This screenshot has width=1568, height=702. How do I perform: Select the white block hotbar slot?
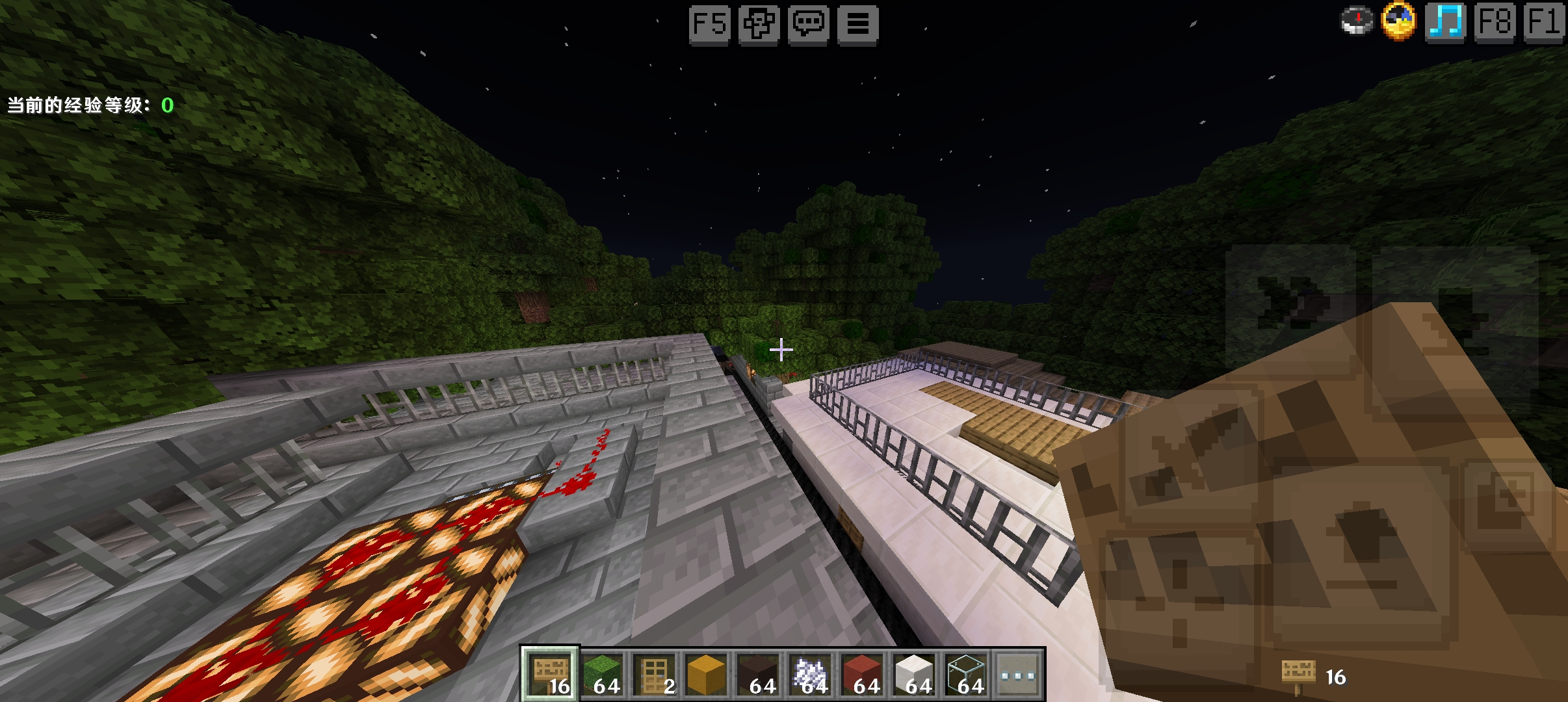click(x=914, y=675)
